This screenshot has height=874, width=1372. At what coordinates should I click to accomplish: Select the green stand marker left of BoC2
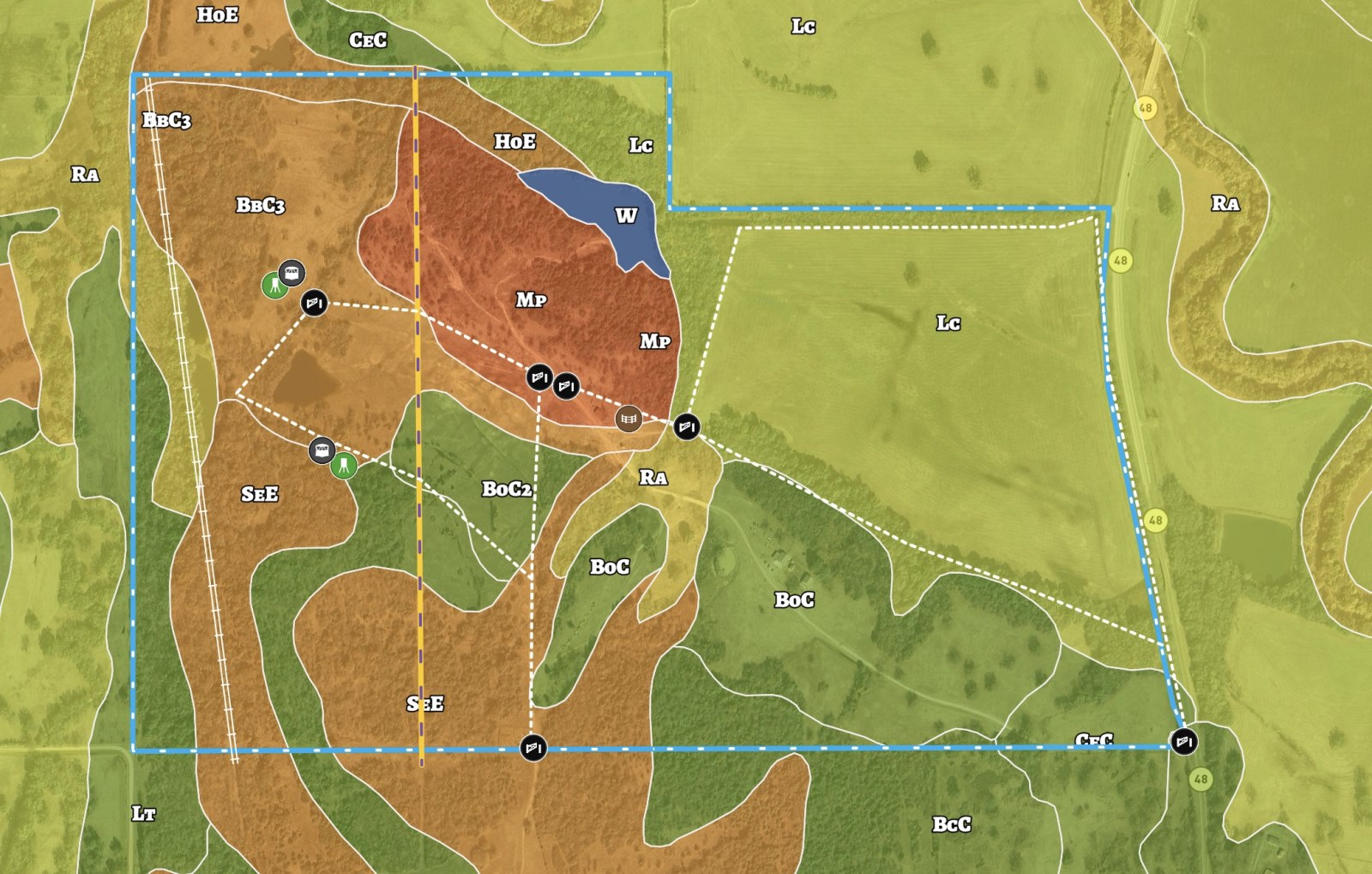[344, 465]
